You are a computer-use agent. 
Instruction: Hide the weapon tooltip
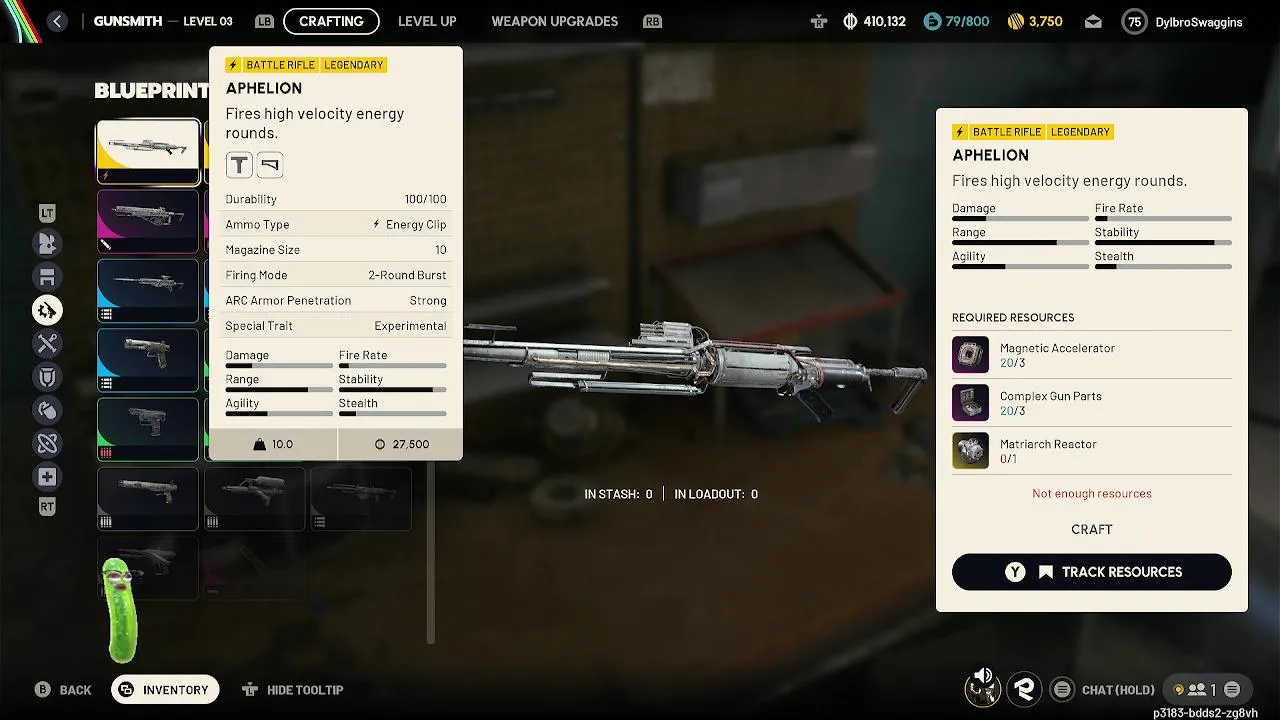click(293, 690)
